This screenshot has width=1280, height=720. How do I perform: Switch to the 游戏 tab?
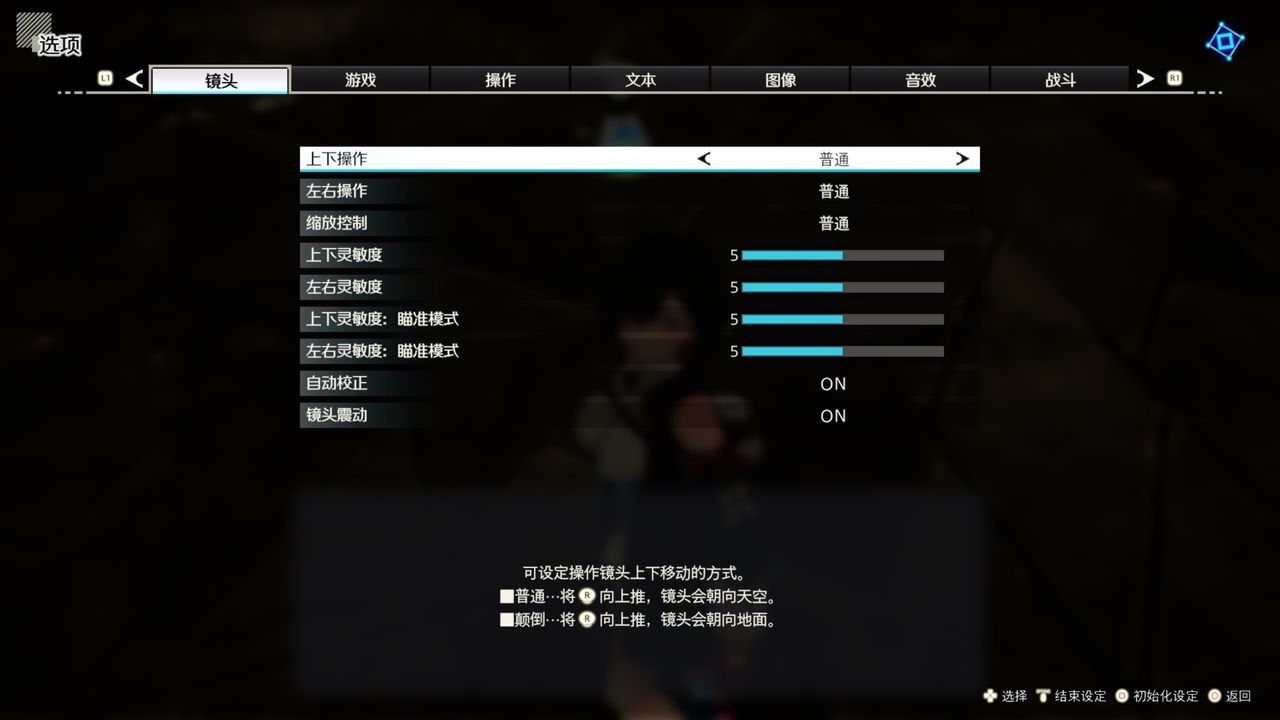[x=360, y=79]
